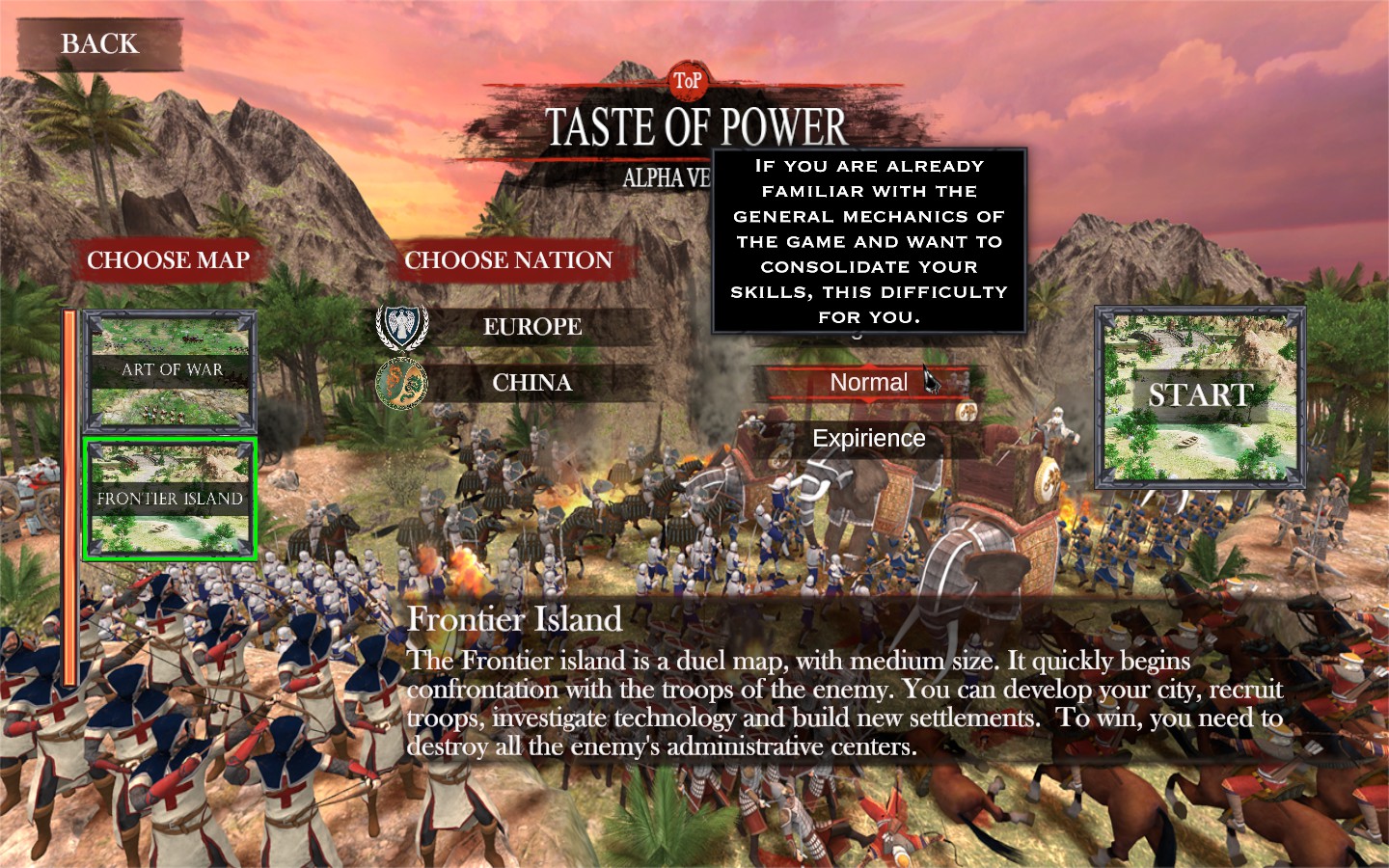
Task: Click the map list scrollbar
Action: point(69,497)
